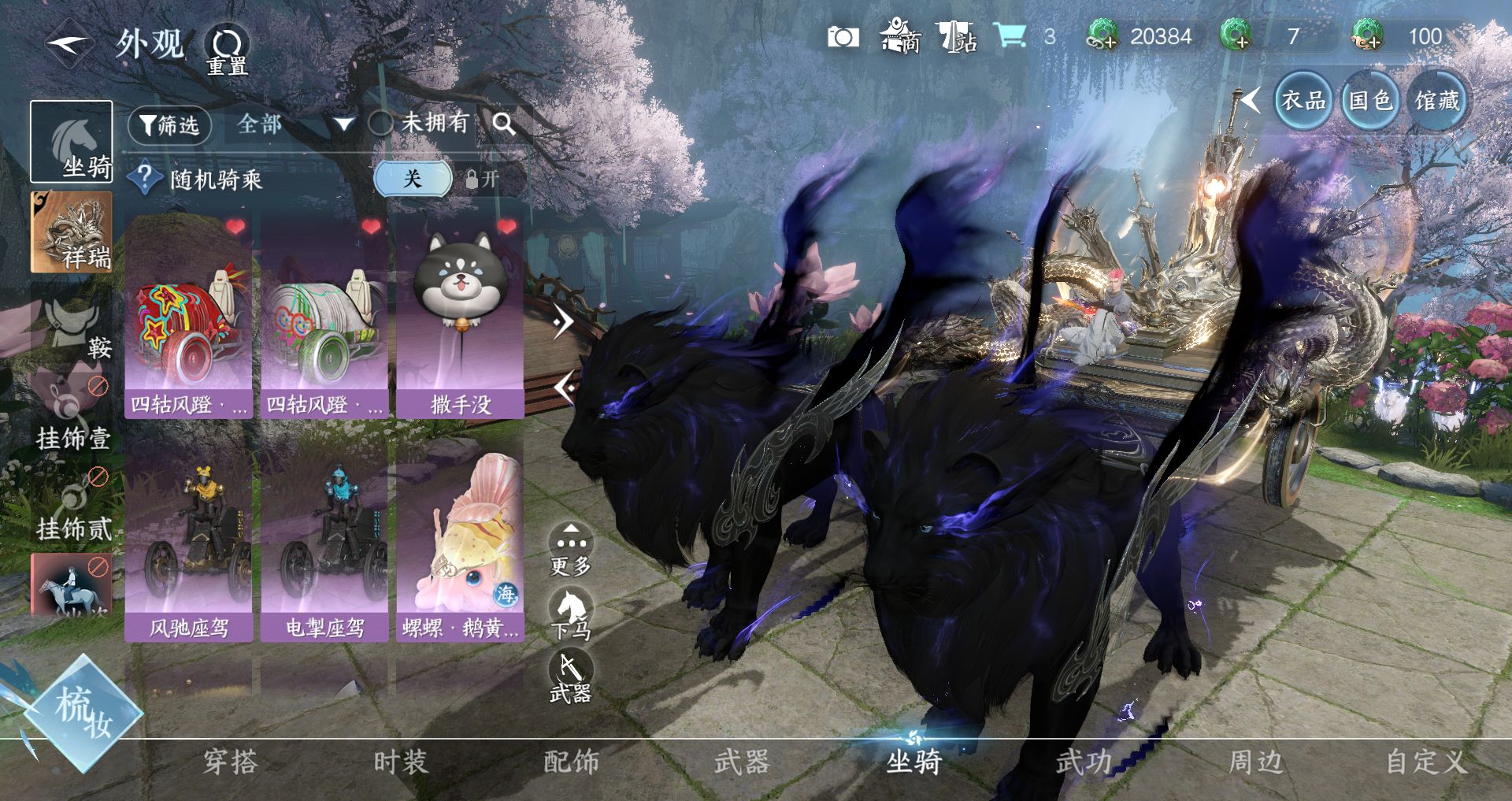This screenshot has height=801, width=1512.
Task: Open the 衣品 round button
Action: (x=1303, y=100)
